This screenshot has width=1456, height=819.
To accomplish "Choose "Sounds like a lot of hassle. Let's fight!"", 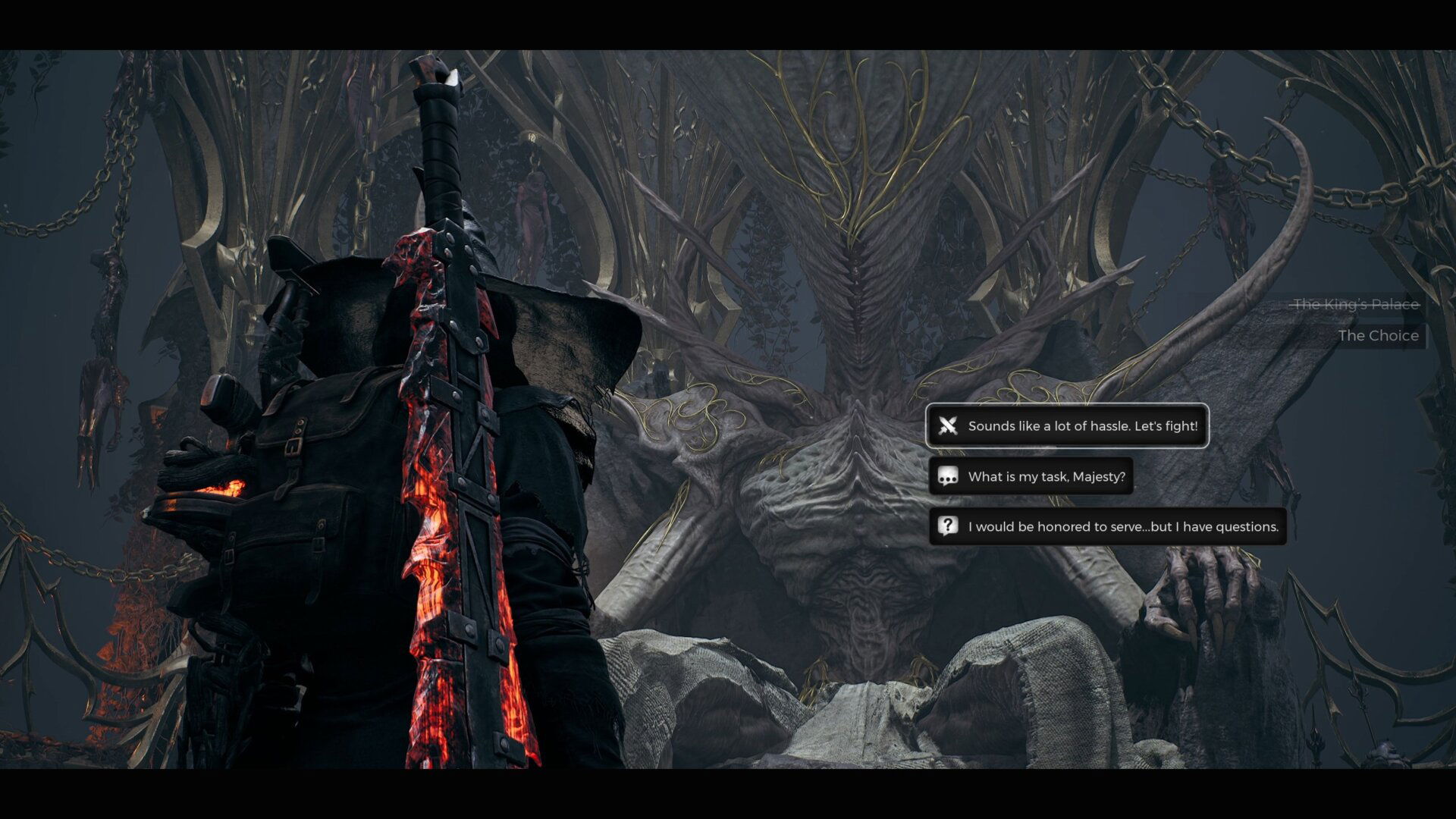I will click(x=1067, y=426).
